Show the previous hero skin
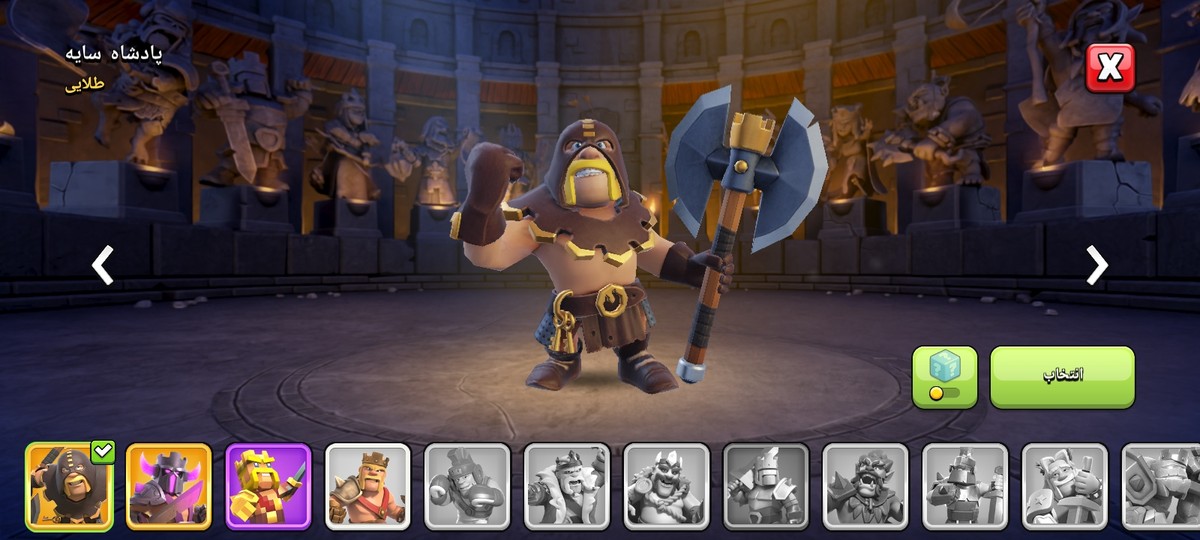Viewport: 1200px width, 540px height. pos(102,265)
